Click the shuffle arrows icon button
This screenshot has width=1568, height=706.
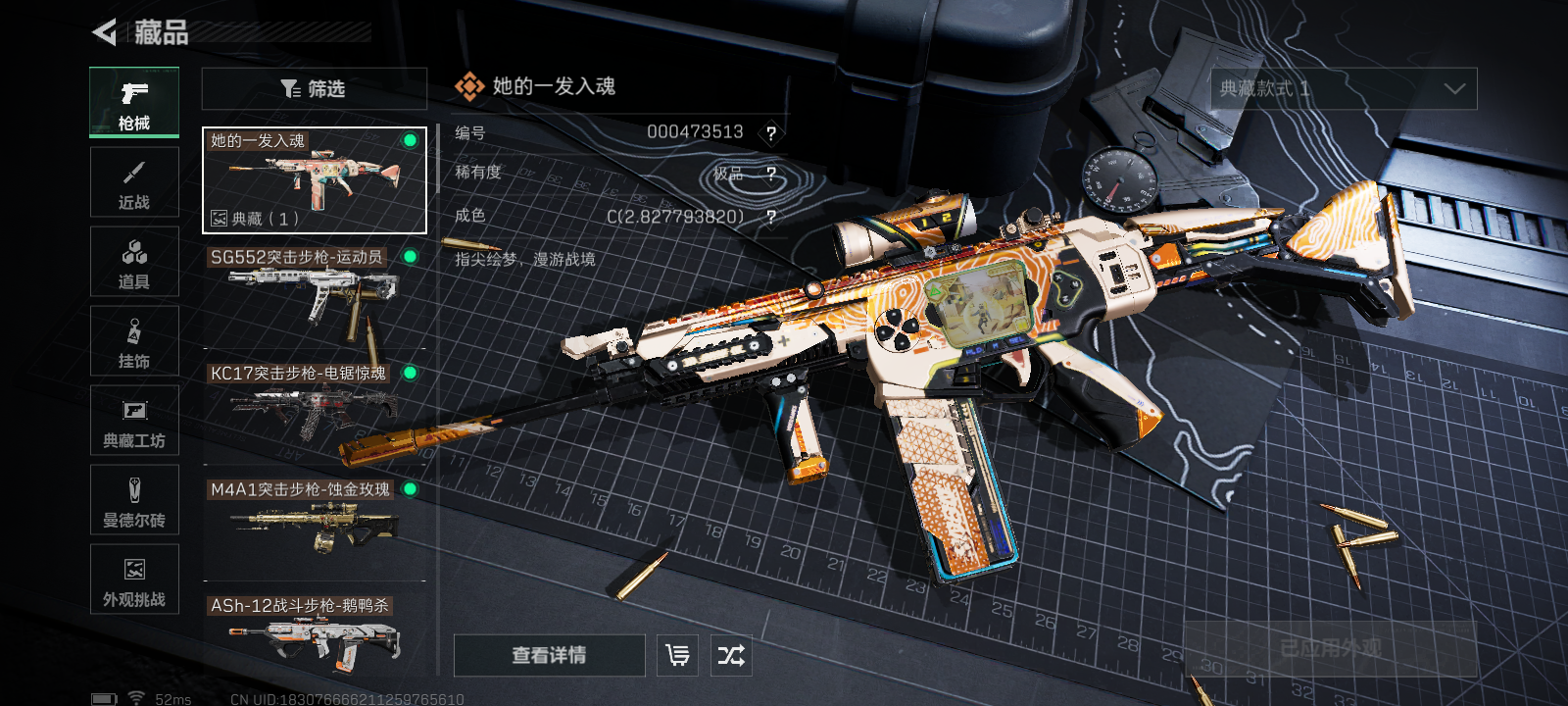tap(731, 655)
